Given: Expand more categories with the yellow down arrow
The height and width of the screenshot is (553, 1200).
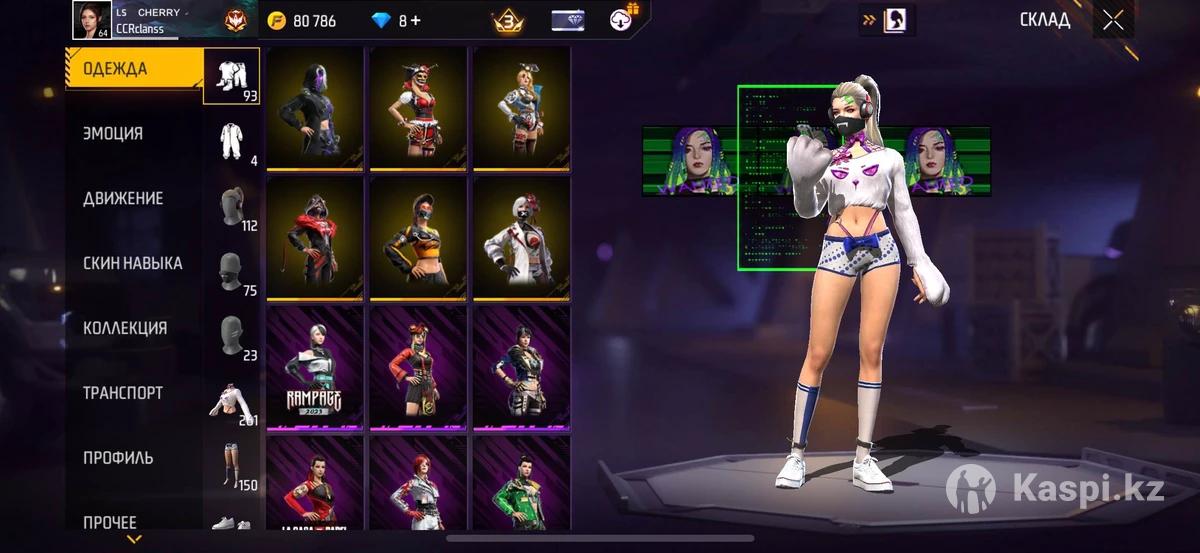Looking at the screenshot, I should click(134, 541).
